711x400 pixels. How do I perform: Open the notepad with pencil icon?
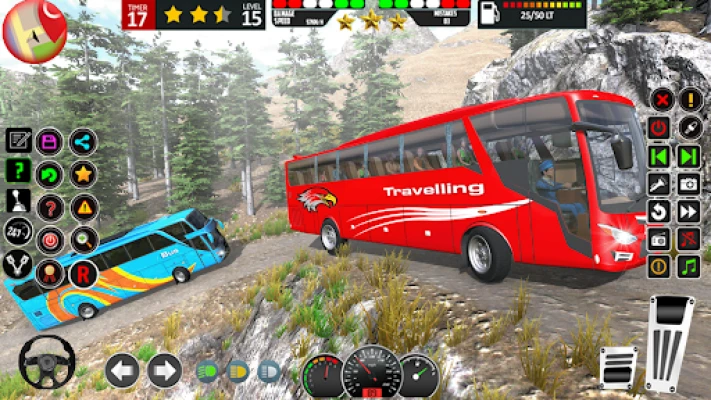(18, 140)
